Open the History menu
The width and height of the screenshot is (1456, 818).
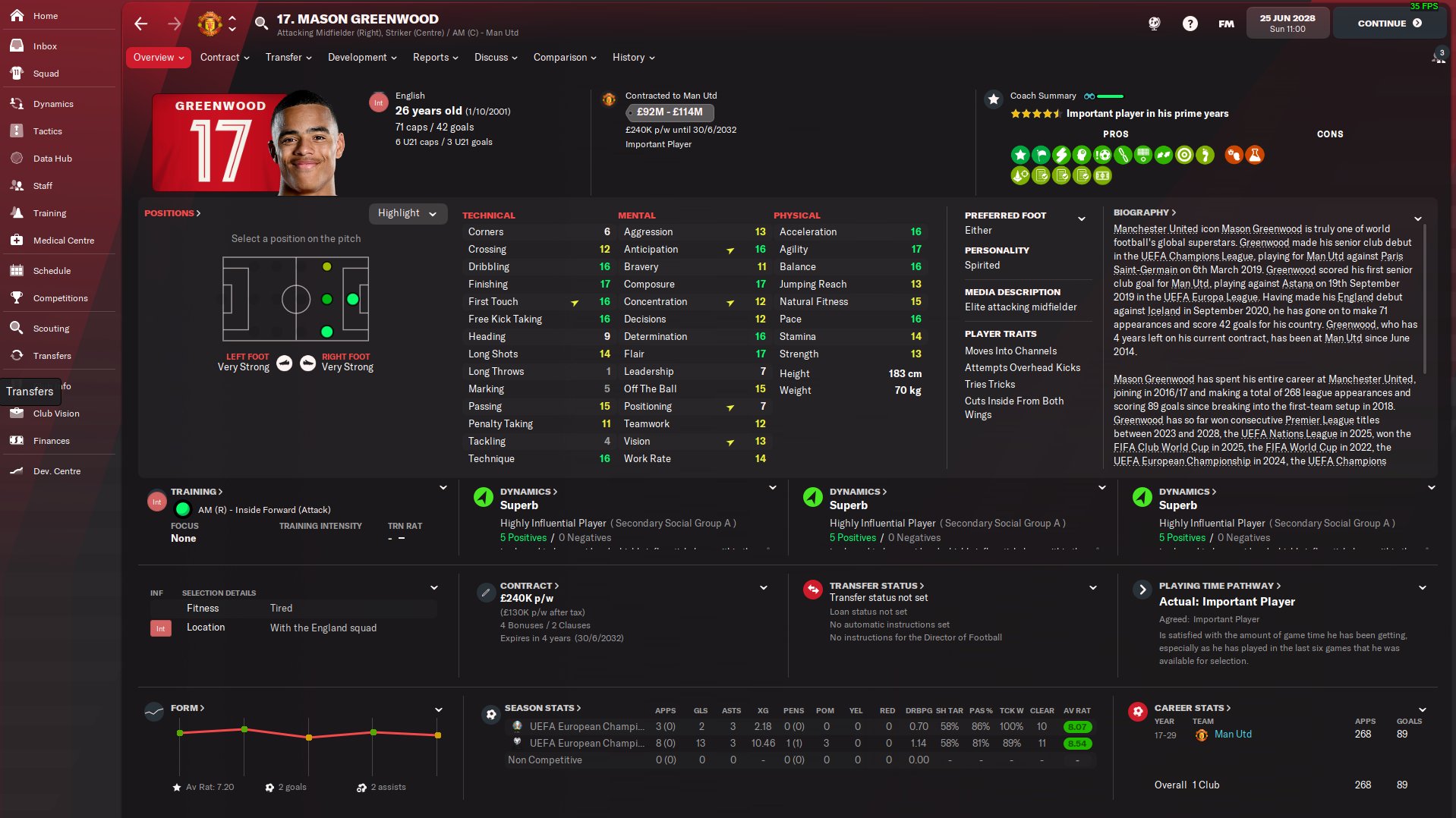632,57
